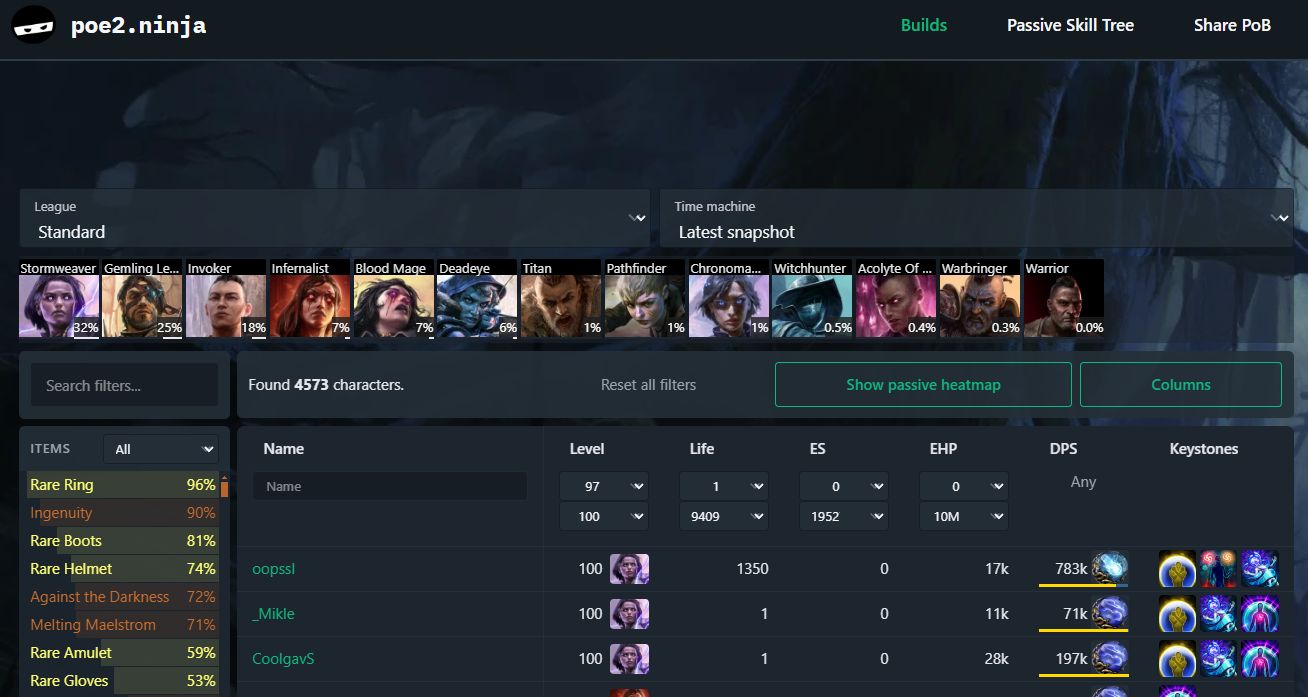Screen dimensions: 1308x697
Task: Click the poe2.ninja logo
Action: [110, 26]
